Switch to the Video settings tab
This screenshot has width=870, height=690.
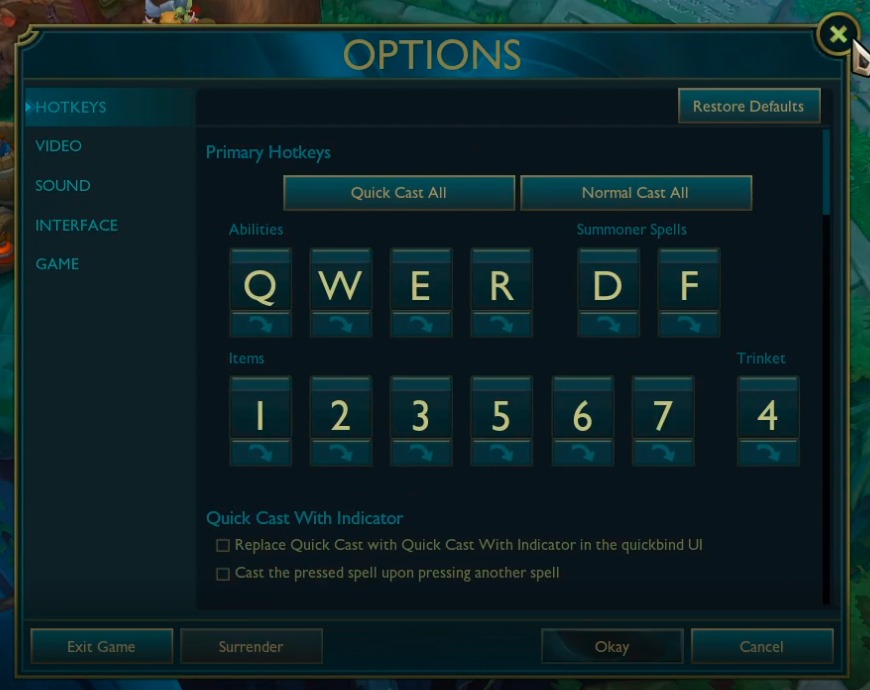59,146
